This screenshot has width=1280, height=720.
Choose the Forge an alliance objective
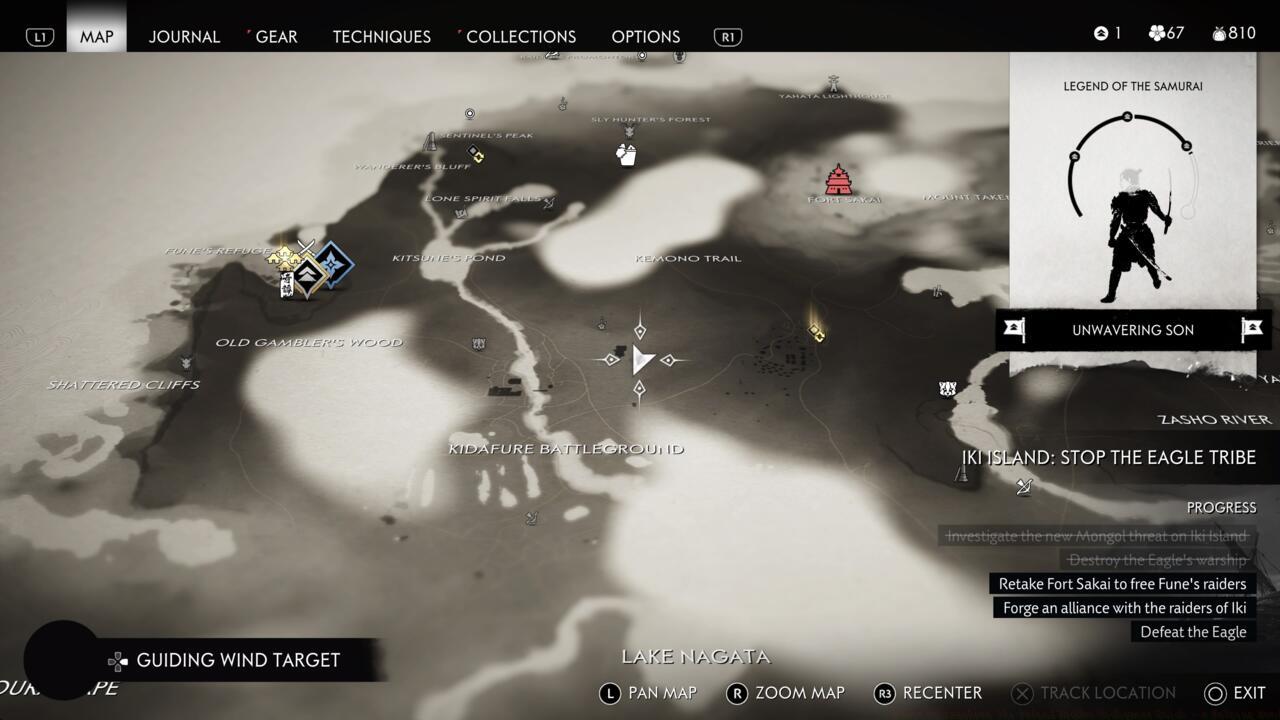pyautogui.click(x=1124, y=608)
